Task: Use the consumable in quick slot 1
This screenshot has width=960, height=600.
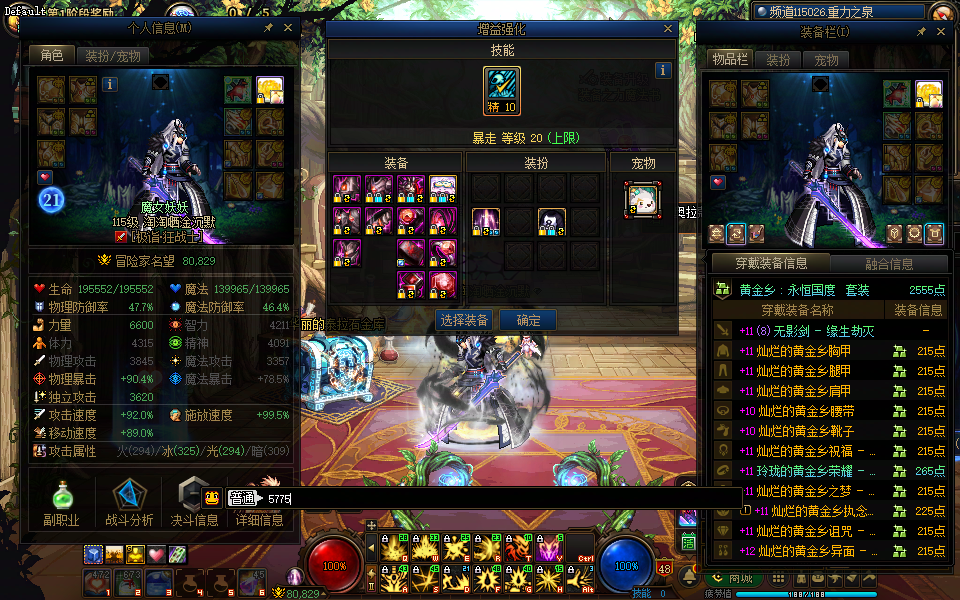Action: point(97,581)
